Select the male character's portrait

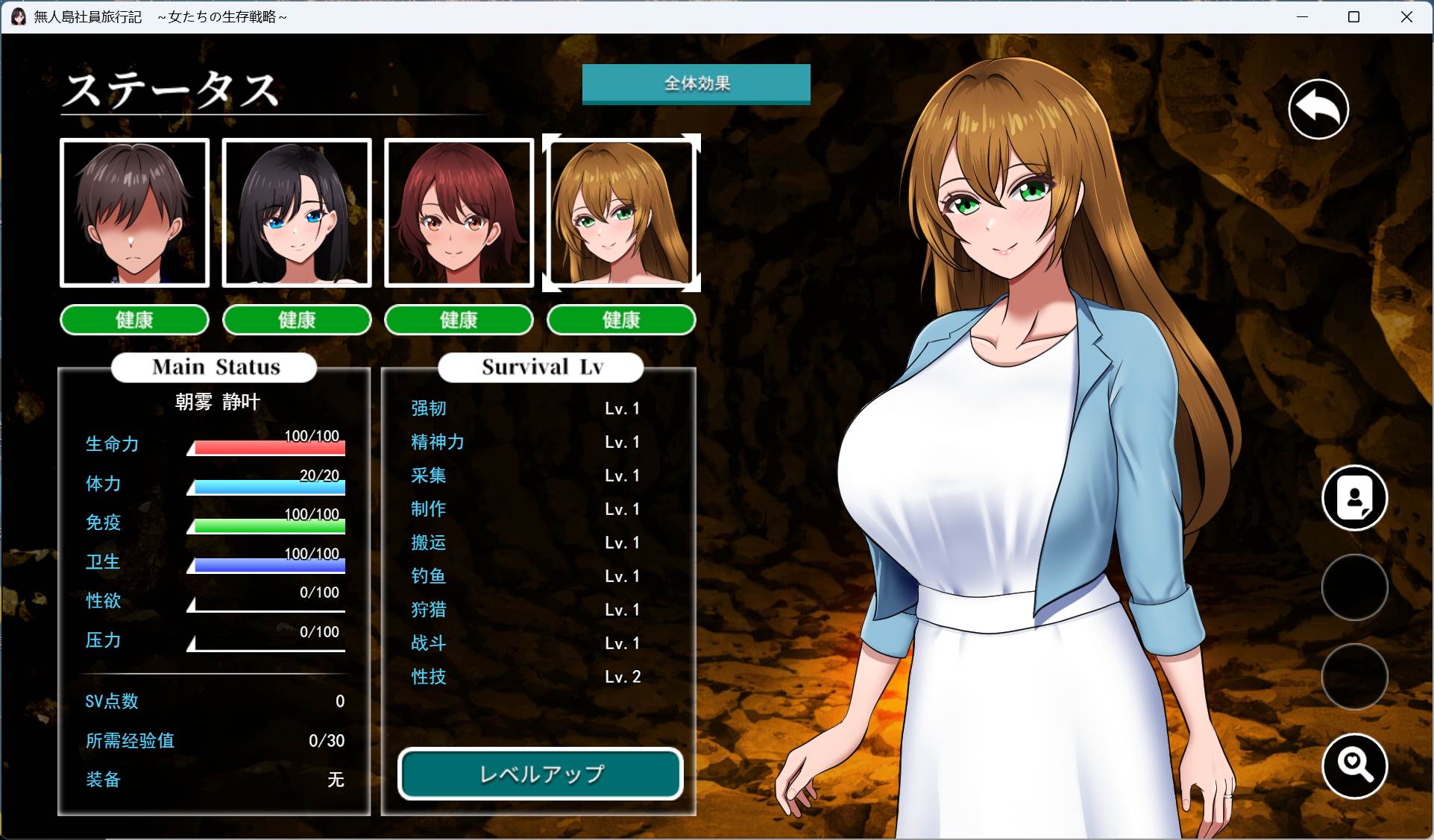tap(134, 212)
